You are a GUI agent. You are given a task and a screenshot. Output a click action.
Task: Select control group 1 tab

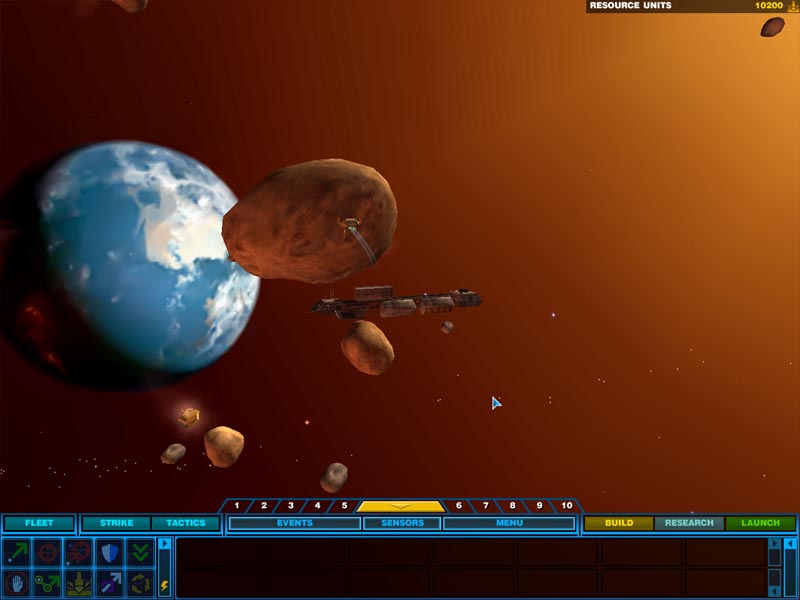237,506
